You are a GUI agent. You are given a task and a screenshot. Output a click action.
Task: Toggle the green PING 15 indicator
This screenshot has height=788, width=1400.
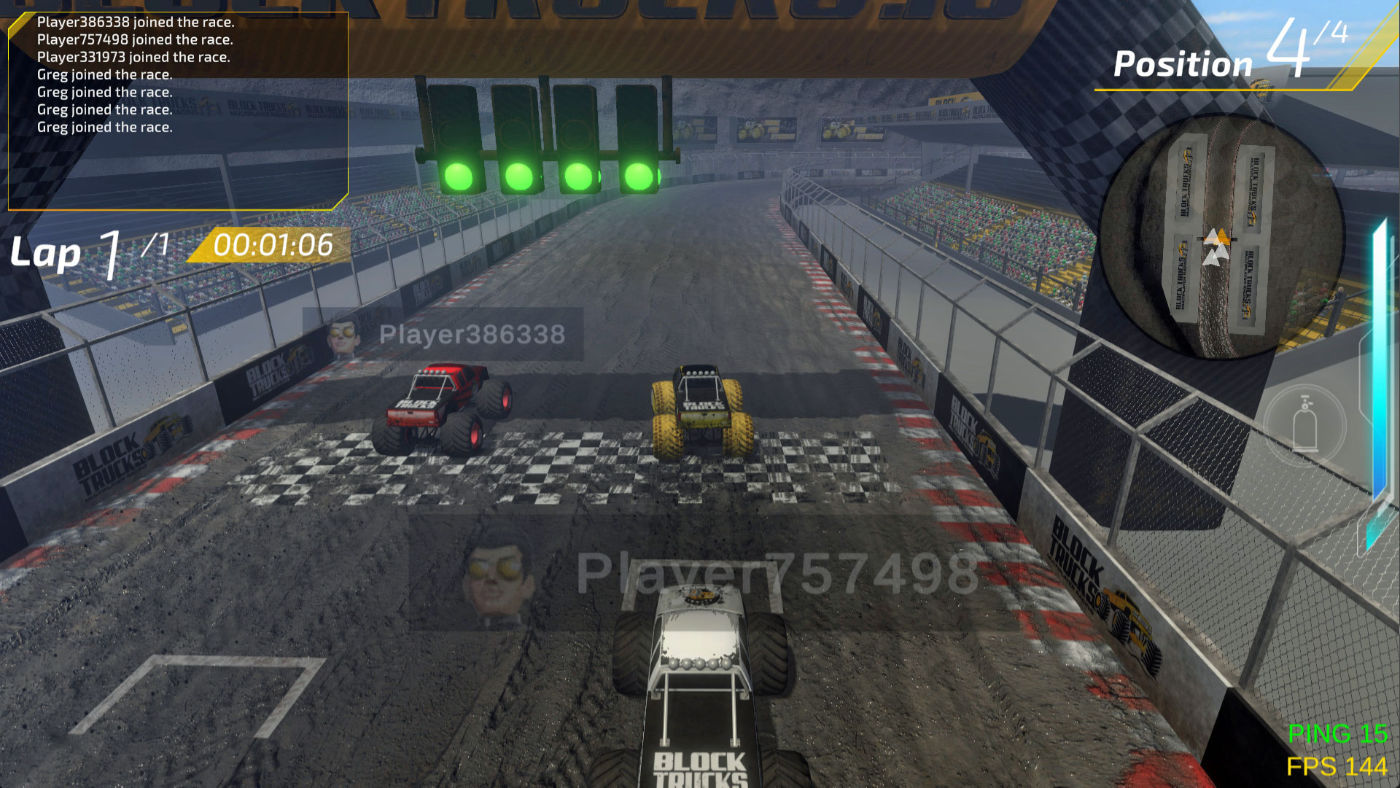(1336, 735)
